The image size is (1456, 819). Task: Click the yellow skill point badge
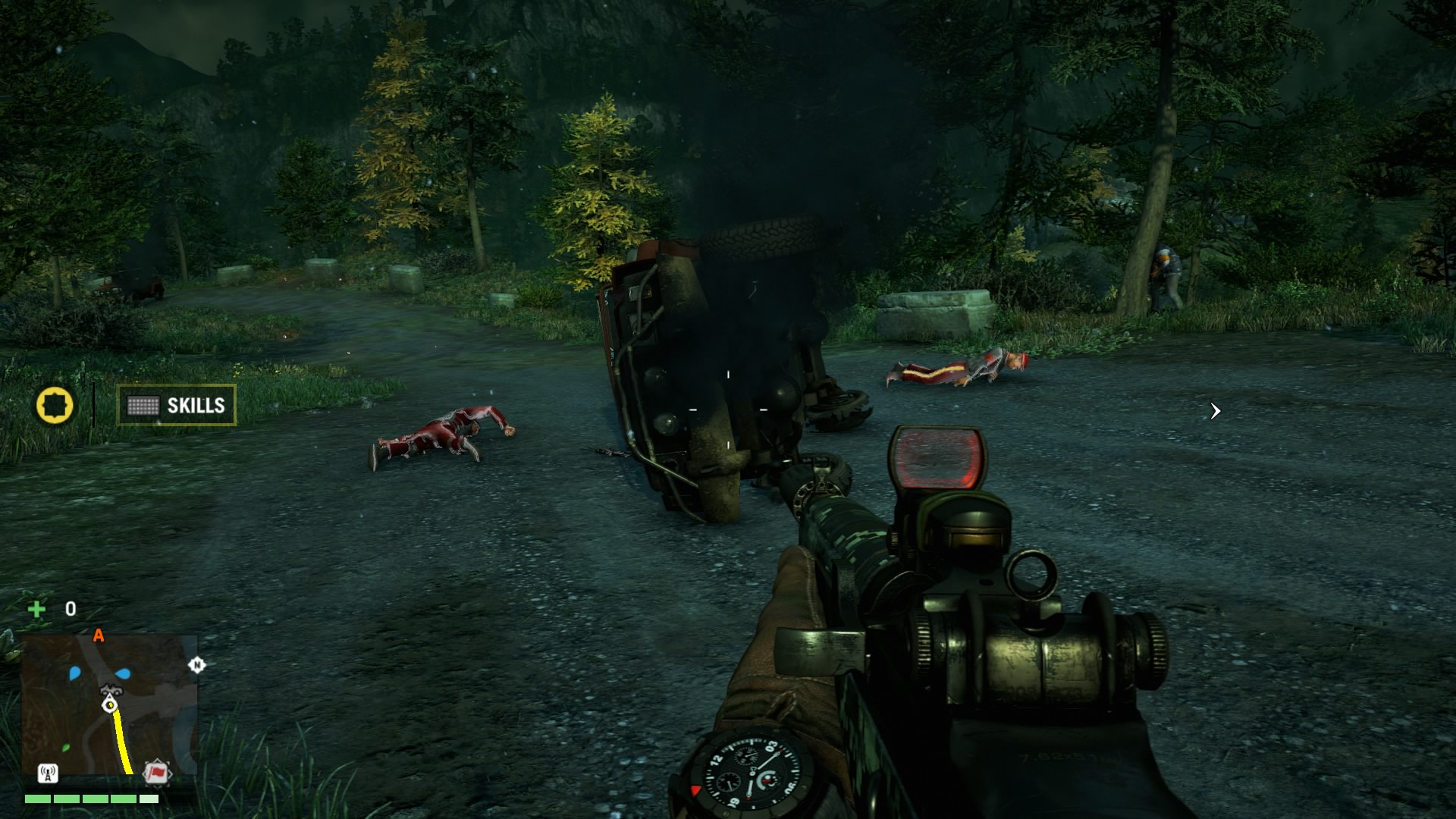coord(55,405)
